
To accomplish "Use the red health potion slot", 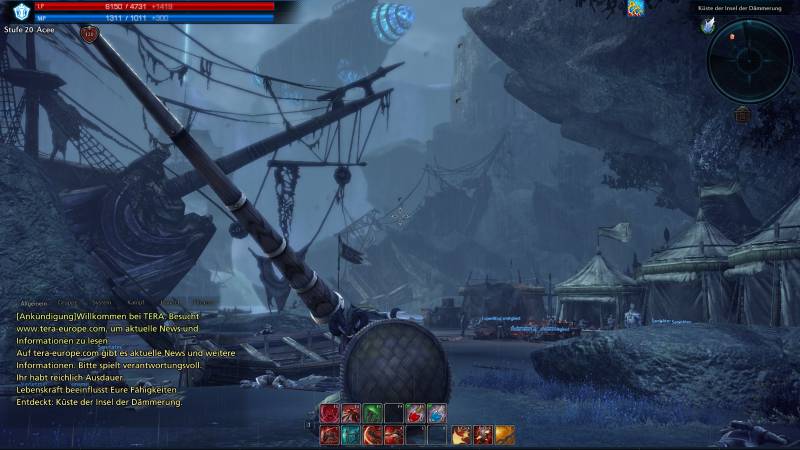I will point(415,413).
